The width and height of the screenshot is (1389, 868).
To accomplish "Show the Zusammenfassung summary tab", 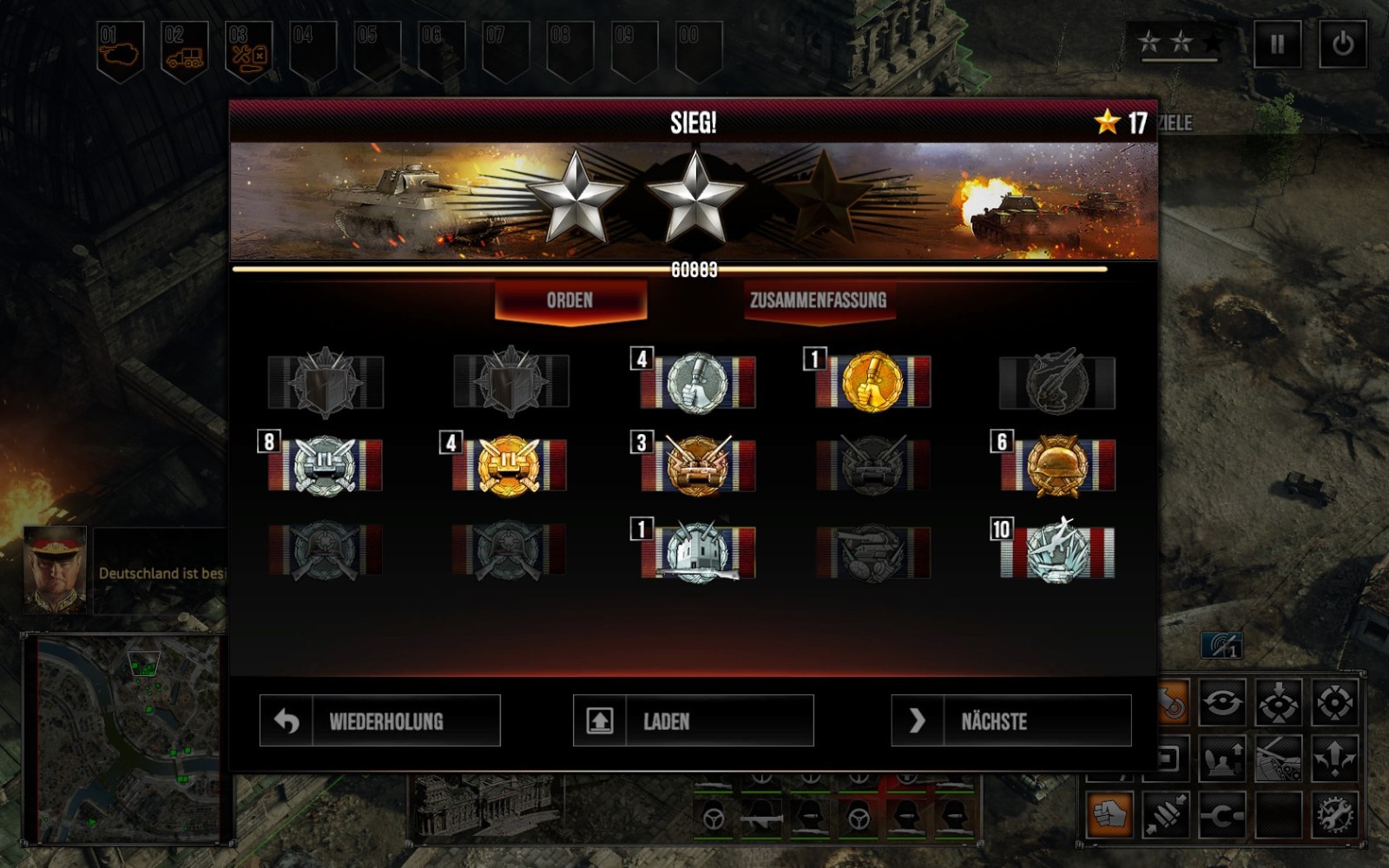I will pos(818,300).
